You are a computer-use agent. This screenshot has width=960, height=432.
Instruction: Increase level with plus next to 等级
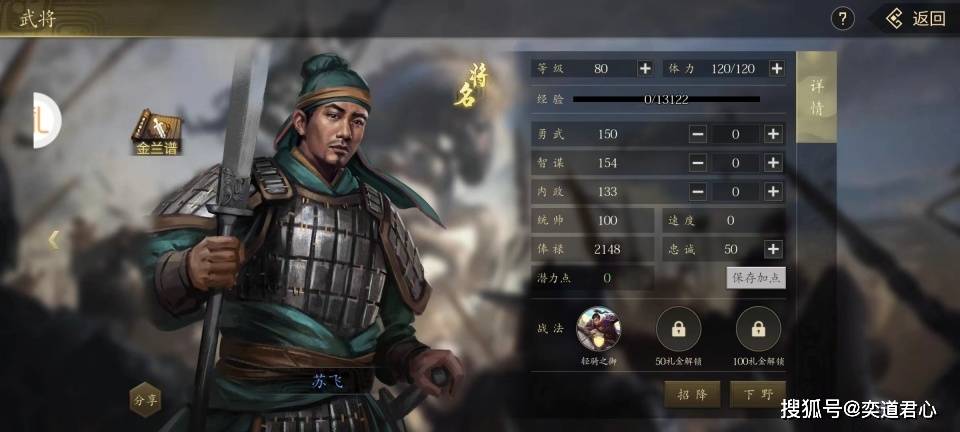coord(645,69)
